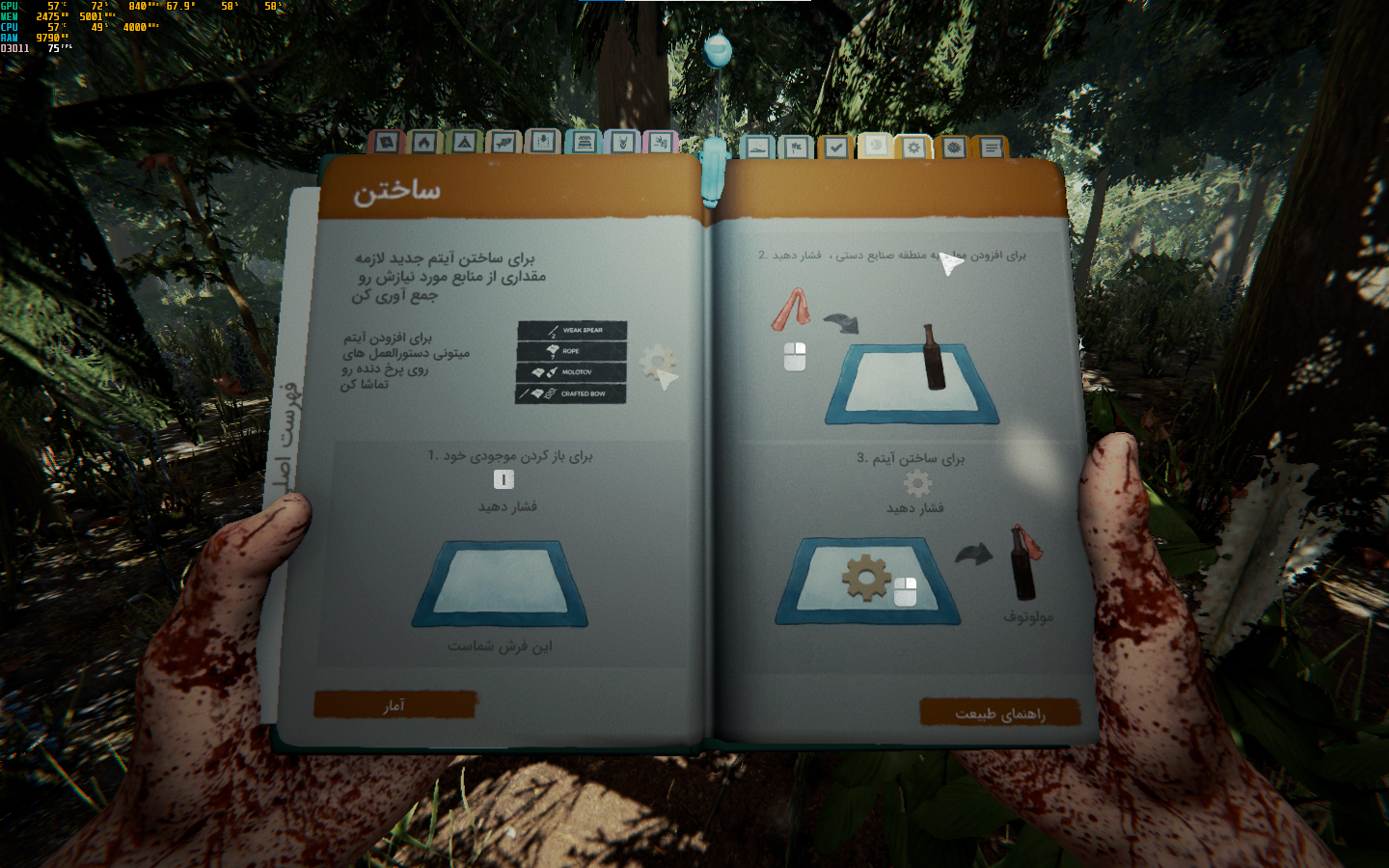Return to فهرست اصلی main index
This screenshot has width=1389, height=868.
pos(288,444)
